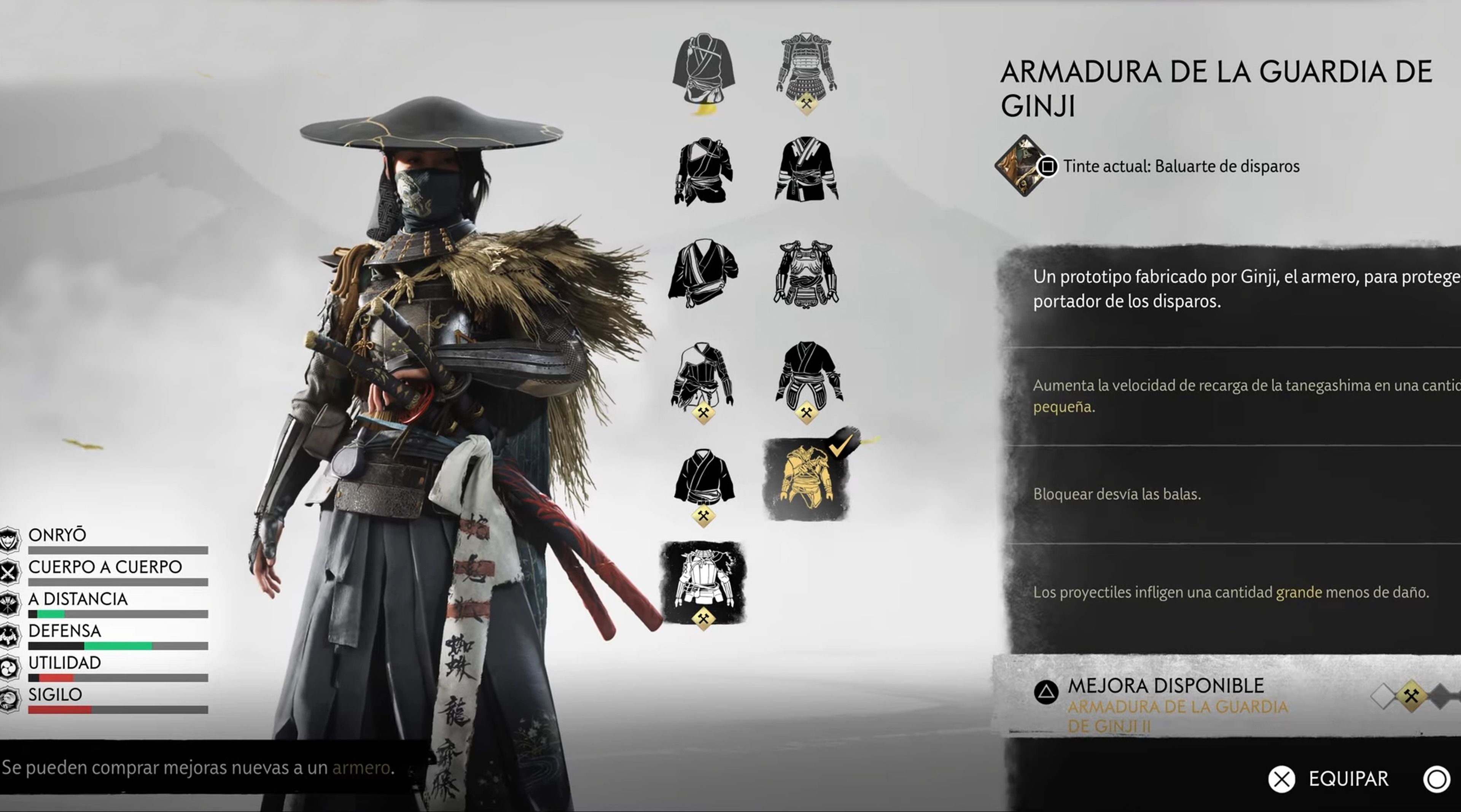Choose the plate cuirass armor without upgrade badge

[806, 273]
